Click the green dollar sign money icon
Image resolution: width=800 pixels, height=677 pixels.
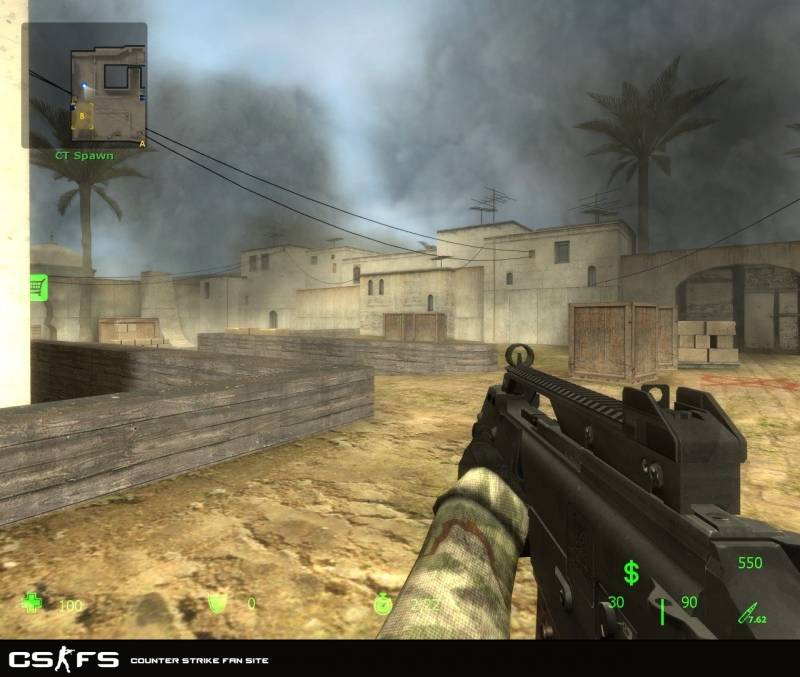pyautogui.click(x=631, y=572)
